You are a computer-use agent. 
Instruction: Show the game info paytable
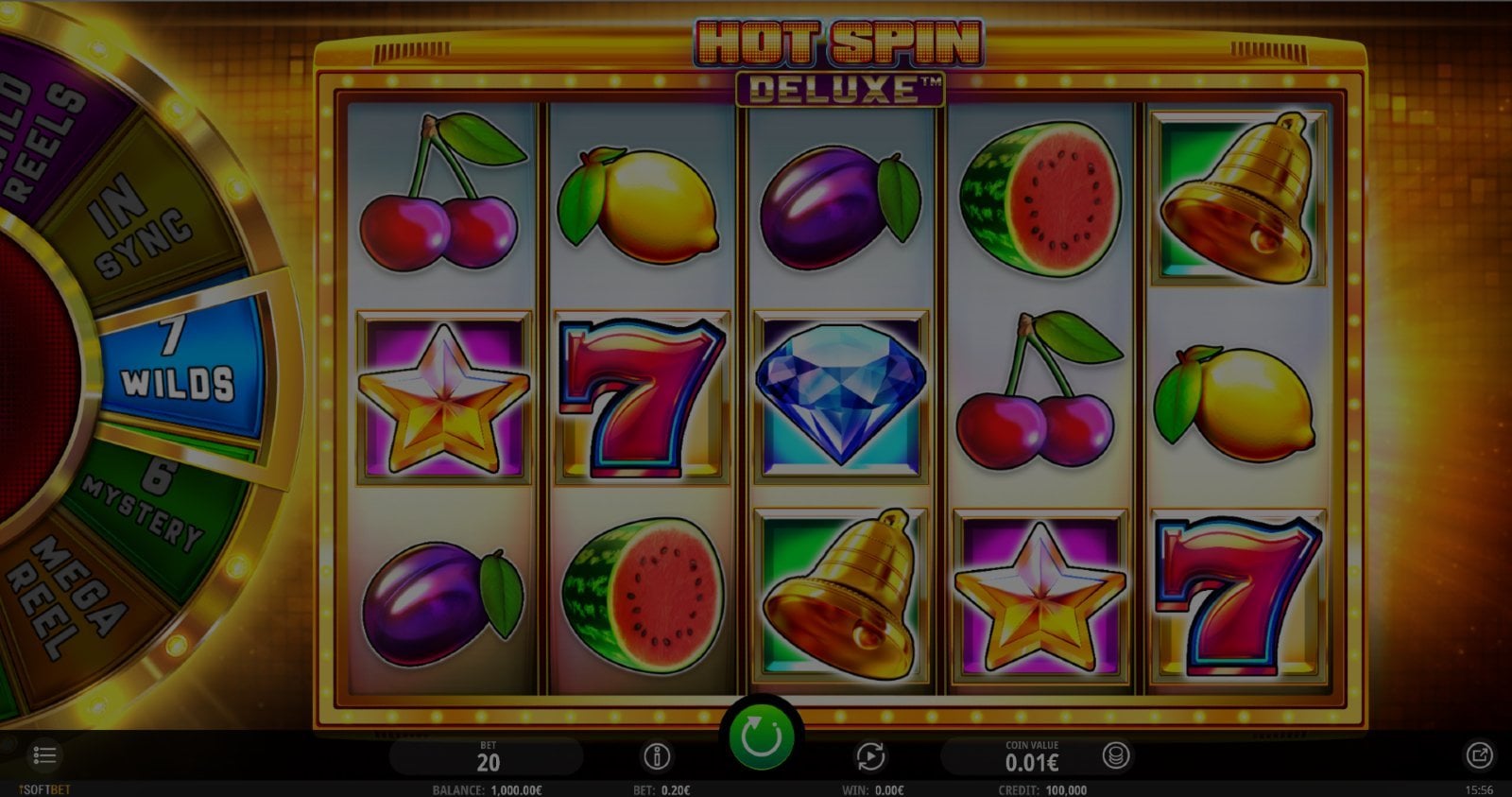coord(657,756)
